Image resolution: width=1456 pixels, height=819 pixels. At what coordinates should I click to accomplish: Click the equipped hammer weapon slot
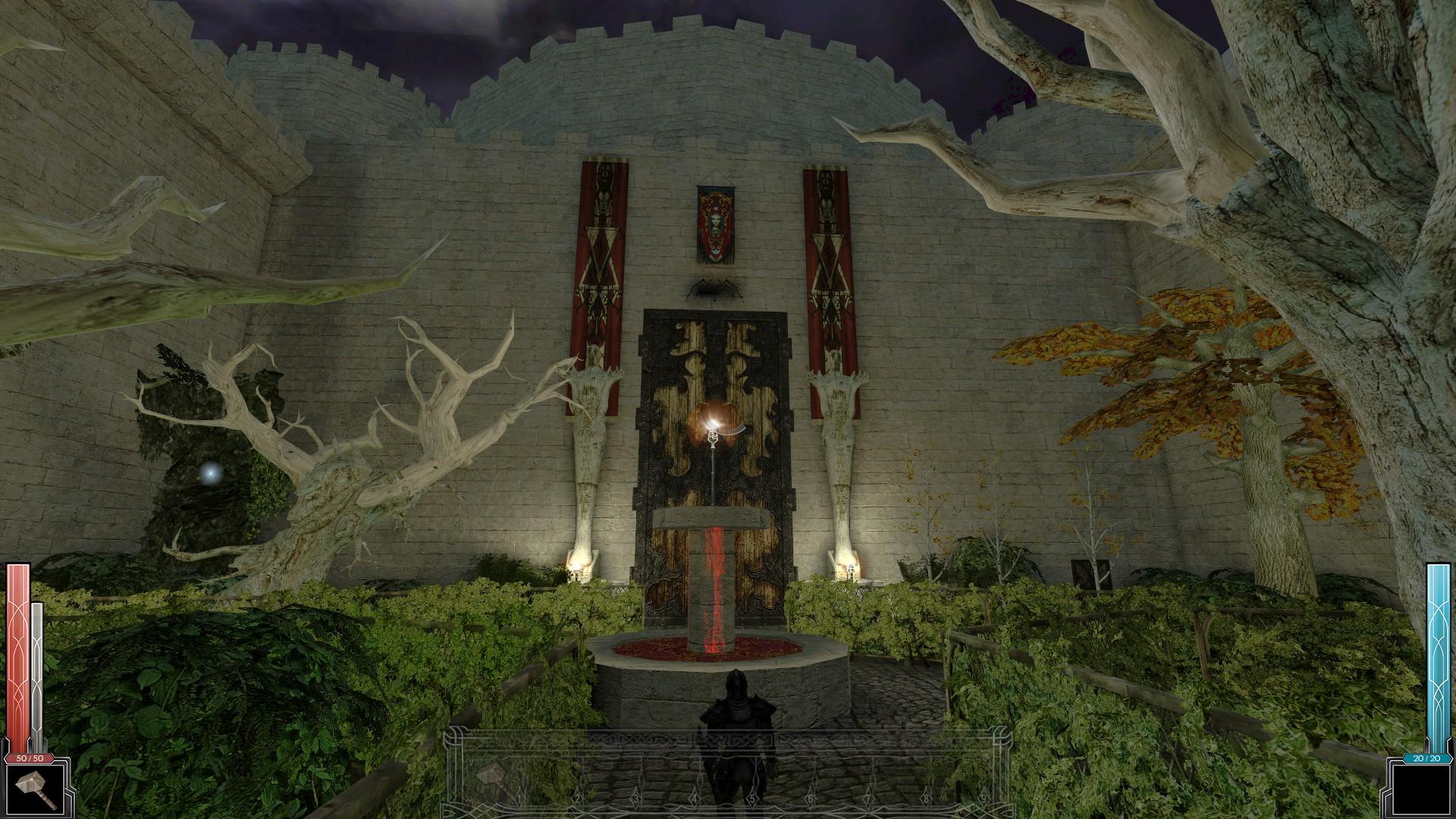click(38, 786)
